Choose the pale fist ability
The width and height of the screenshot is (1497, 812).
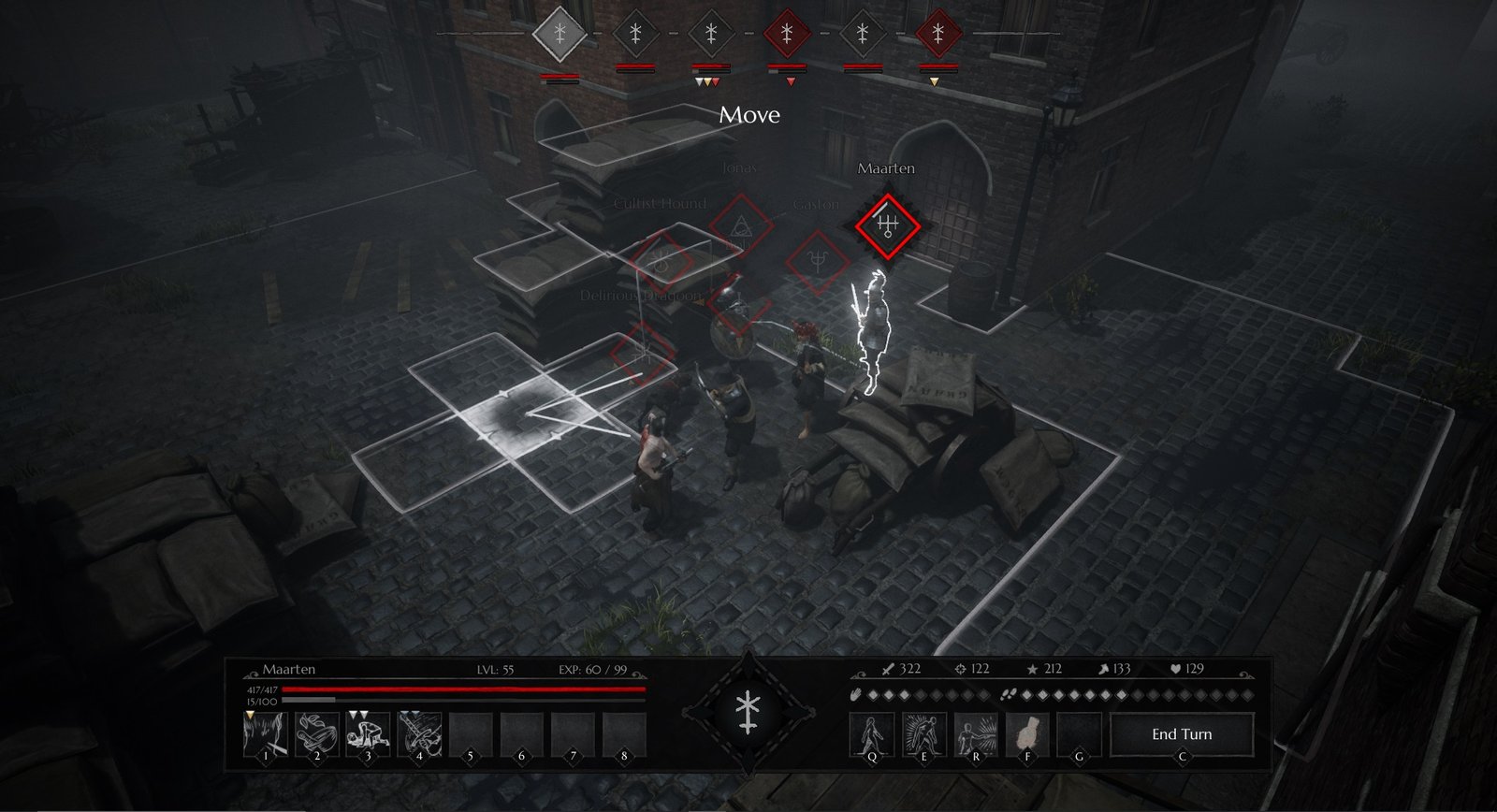coord(1026,734)
